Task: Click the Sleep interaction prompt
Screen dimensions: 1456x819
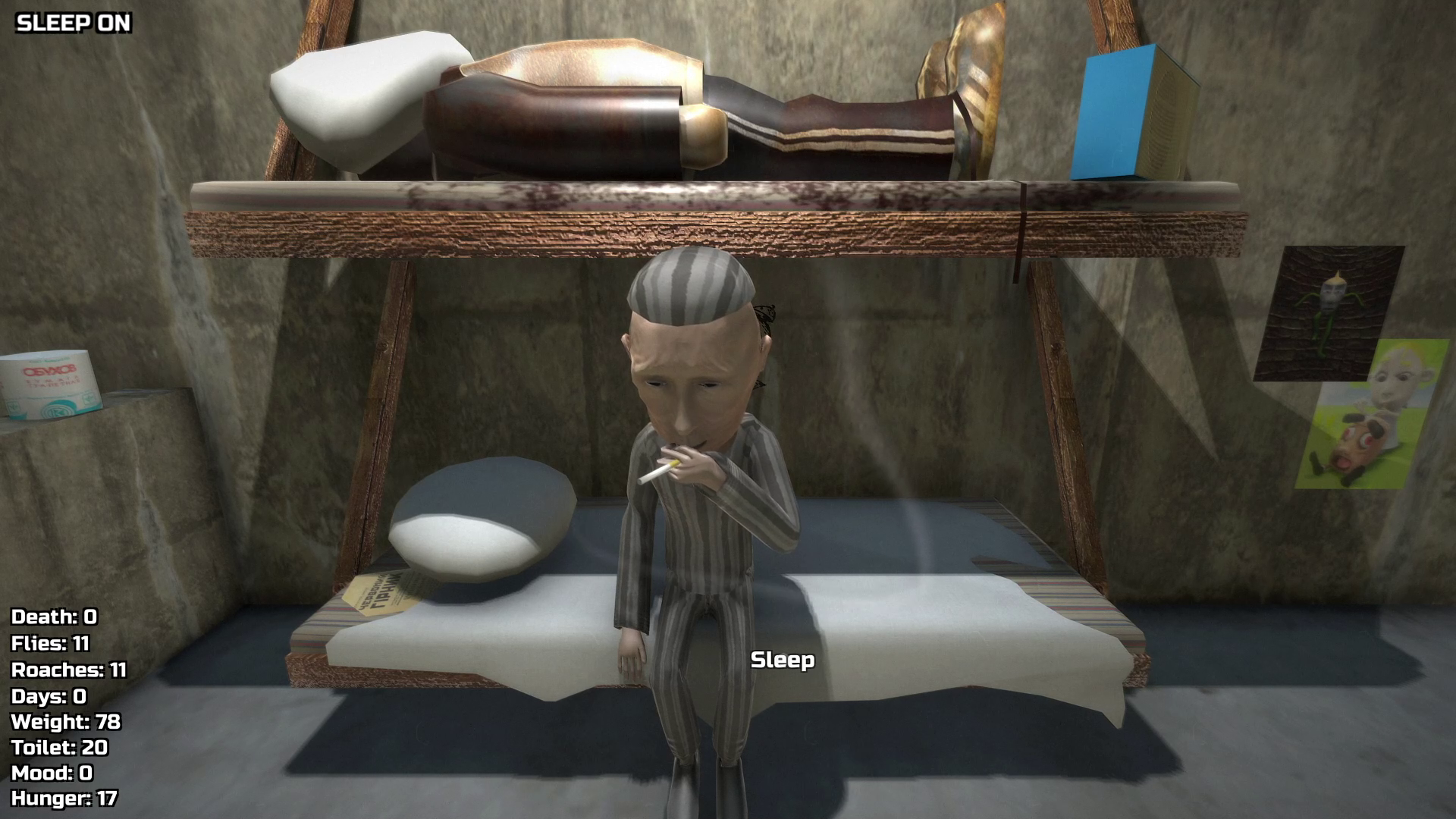Action: 783,661
